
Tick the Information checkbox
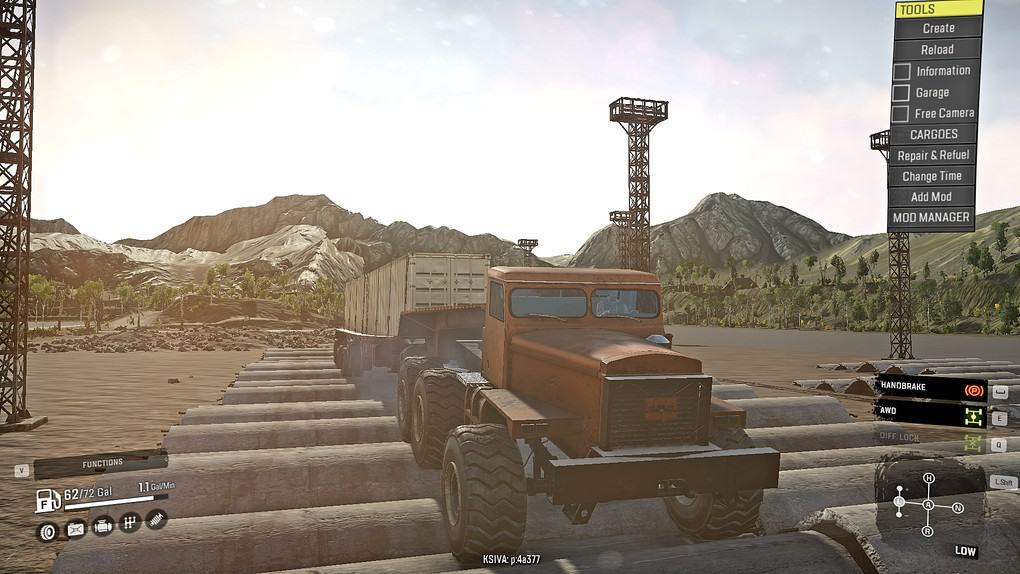tap(901, 71)
